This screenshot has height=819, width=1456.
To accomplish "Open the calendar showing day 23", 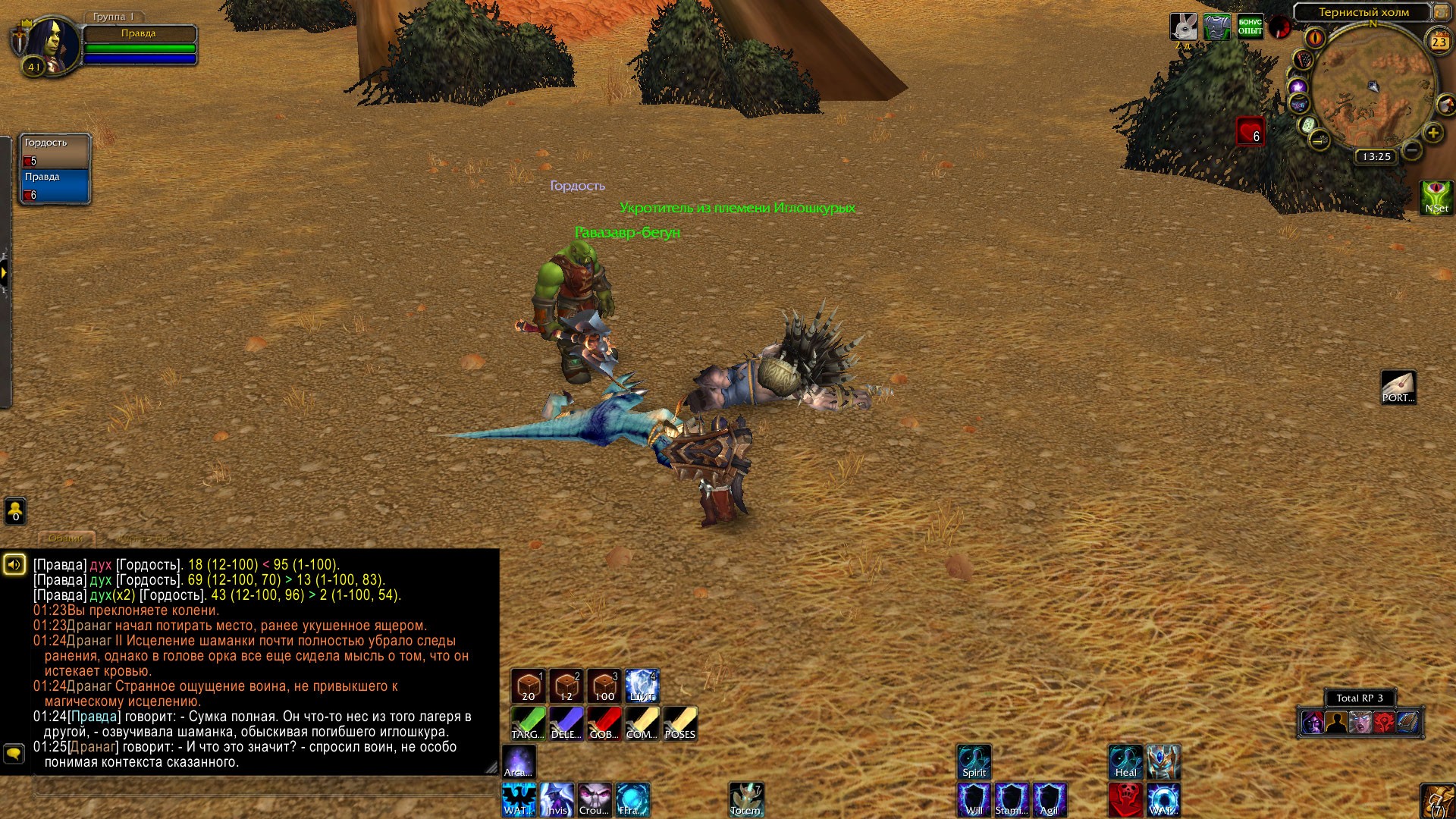I will (1439, 42).
